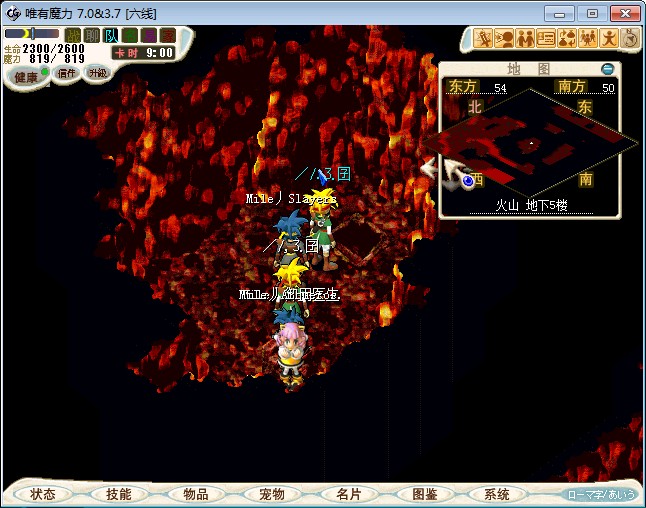The image size is (646, 508).
Task: Click the round blue map window button
Action: 607,69
